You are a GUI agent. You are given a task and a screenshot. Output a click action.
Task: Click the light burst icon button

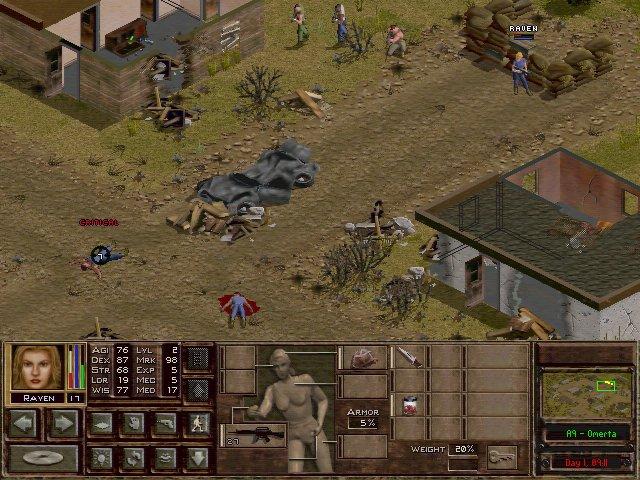coord(102,458)
